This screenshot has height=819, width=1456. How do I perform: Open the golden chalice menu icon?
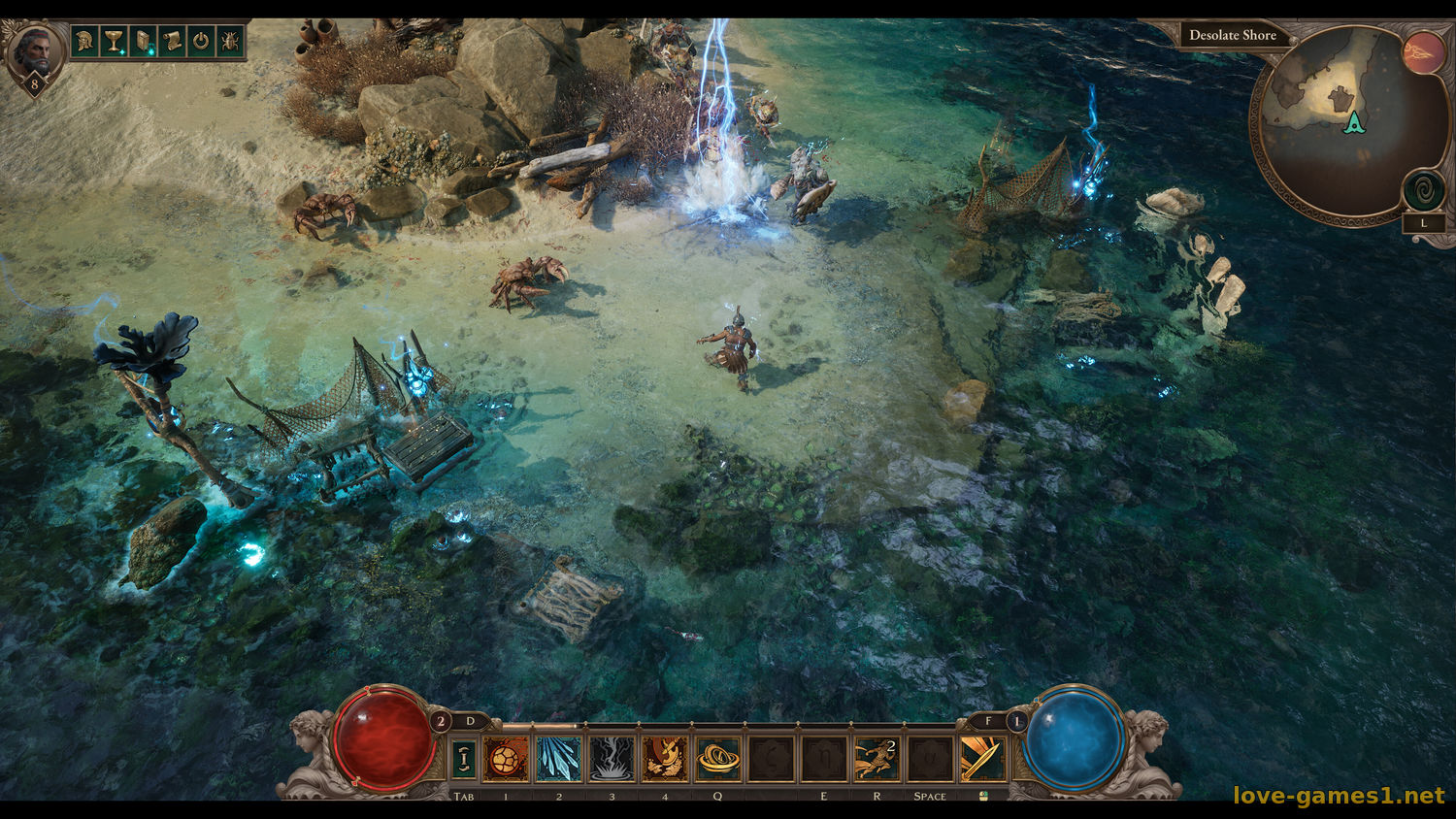pos(115,42)
